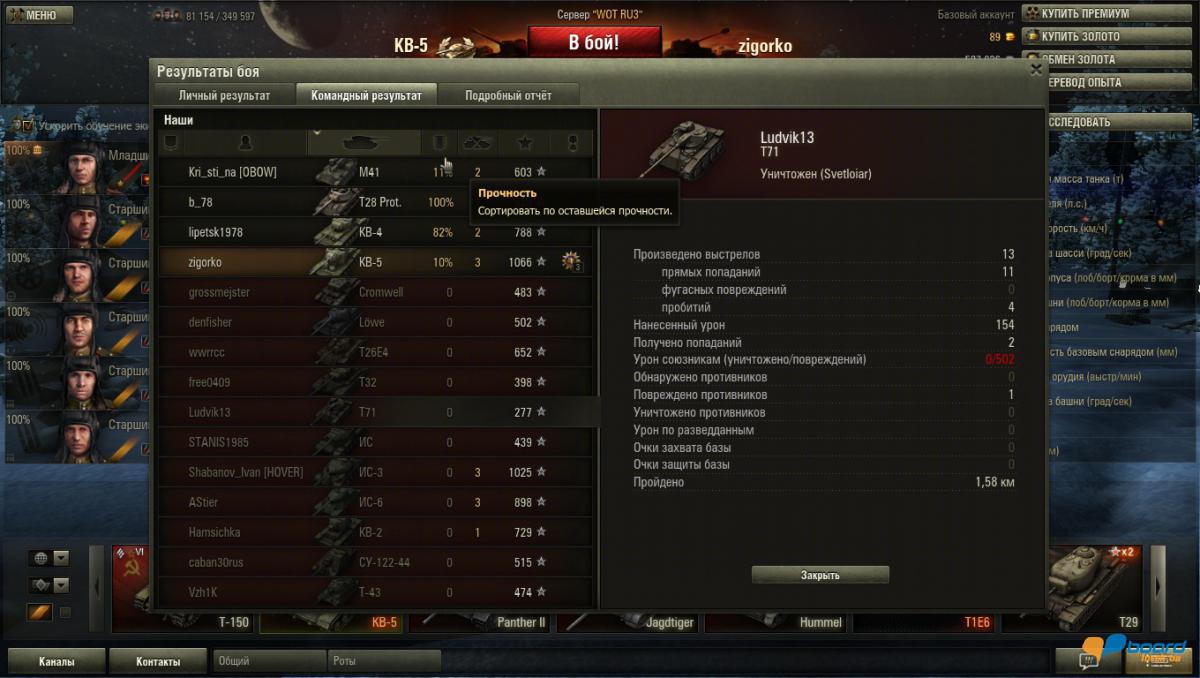Close the results window with X
This screenshot has height=678, width=1200.
[x=1036, y=70]
